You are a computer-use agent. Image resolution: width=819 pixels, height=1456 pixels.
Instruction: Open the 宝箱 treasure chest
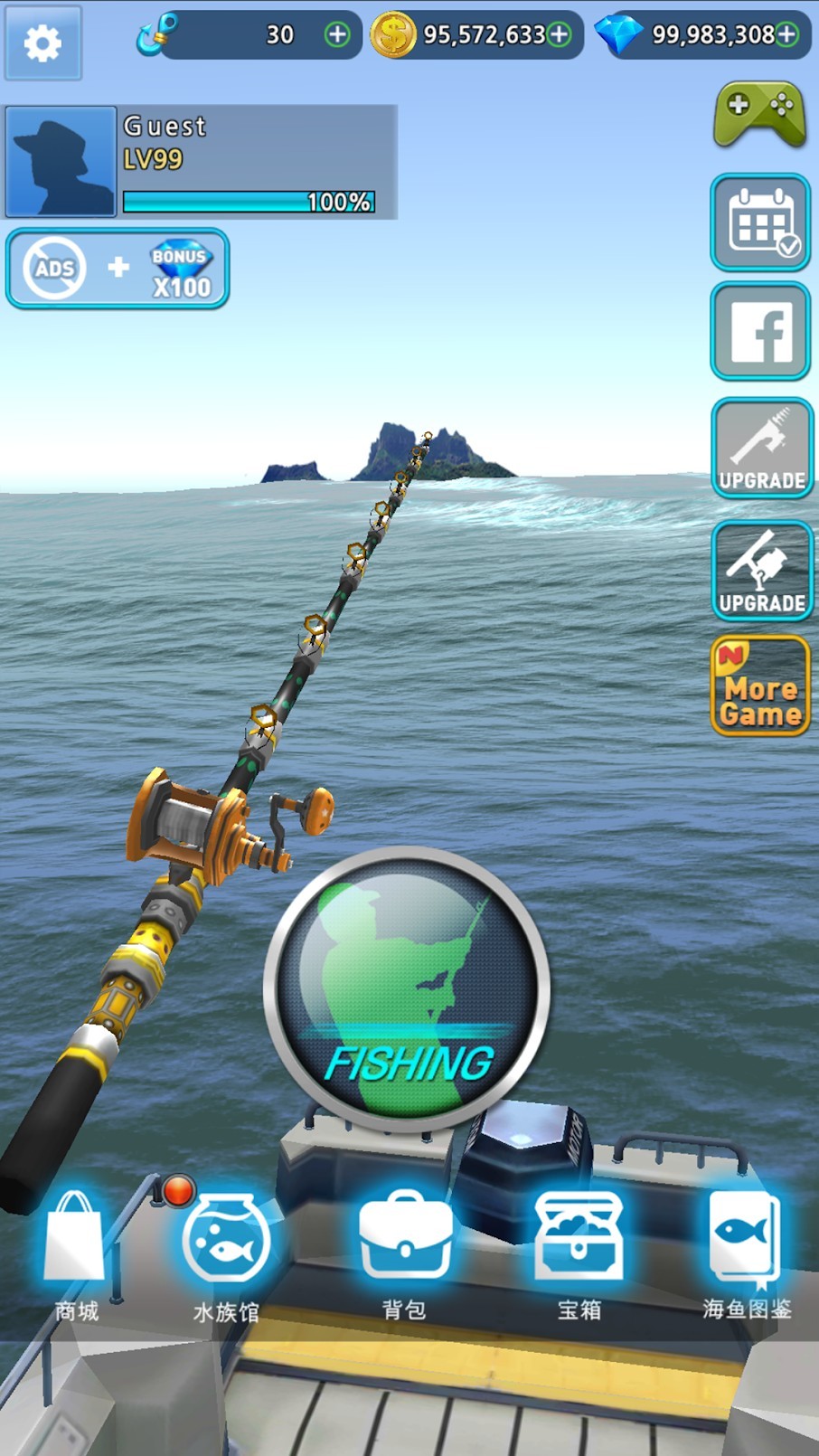coord(579,1252)
